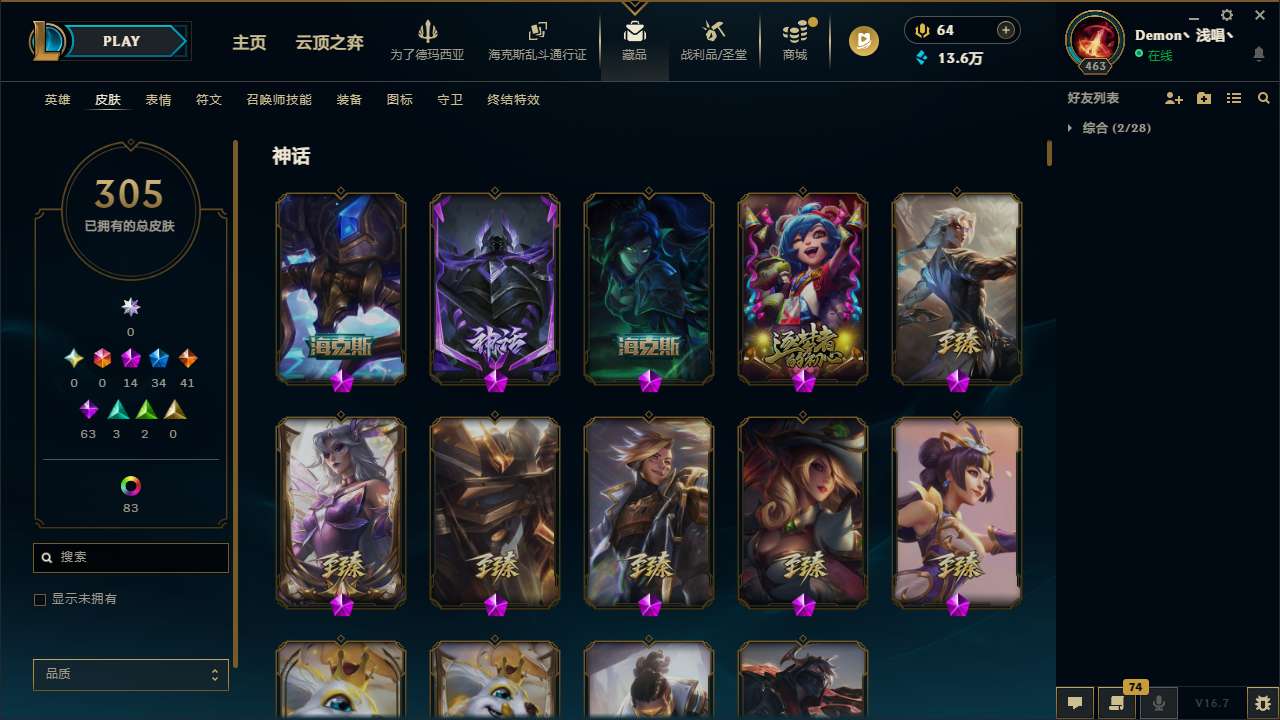1280x720 pixels.
Task: Click the 搜索 search input field
Action: [130, 557]
